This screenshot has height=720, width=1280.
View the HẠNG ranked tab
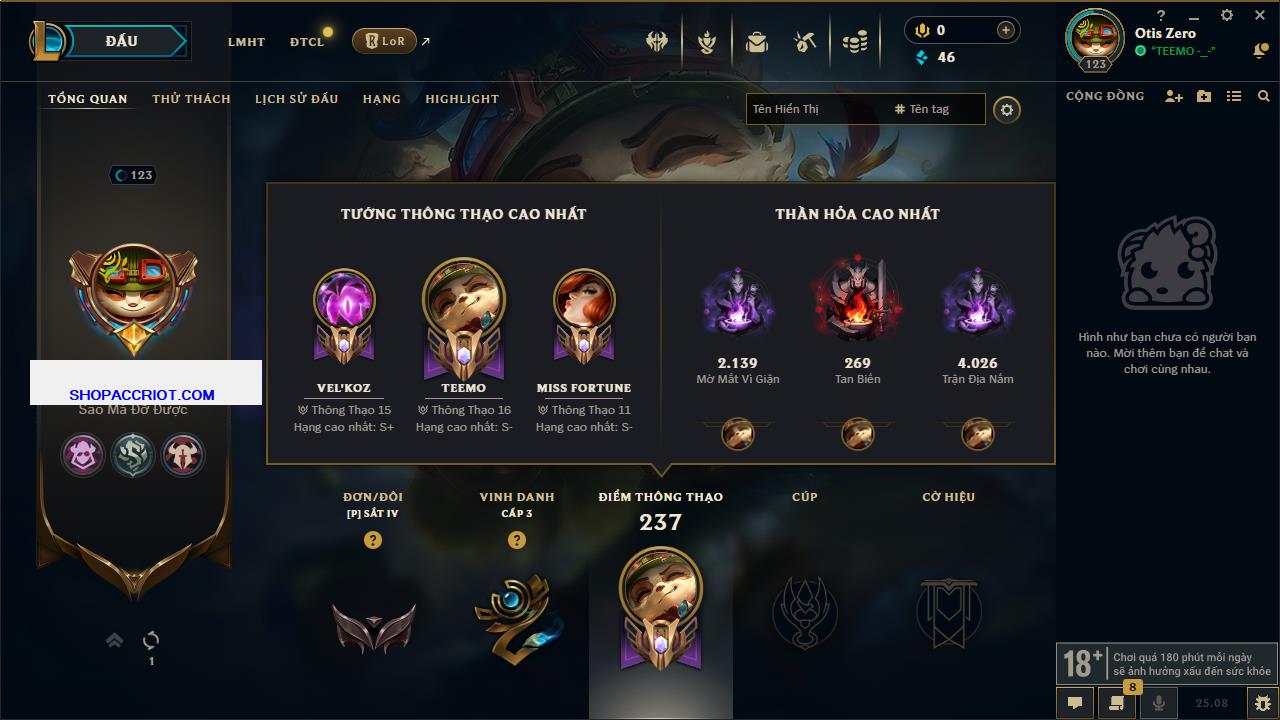tap(381, 99)
